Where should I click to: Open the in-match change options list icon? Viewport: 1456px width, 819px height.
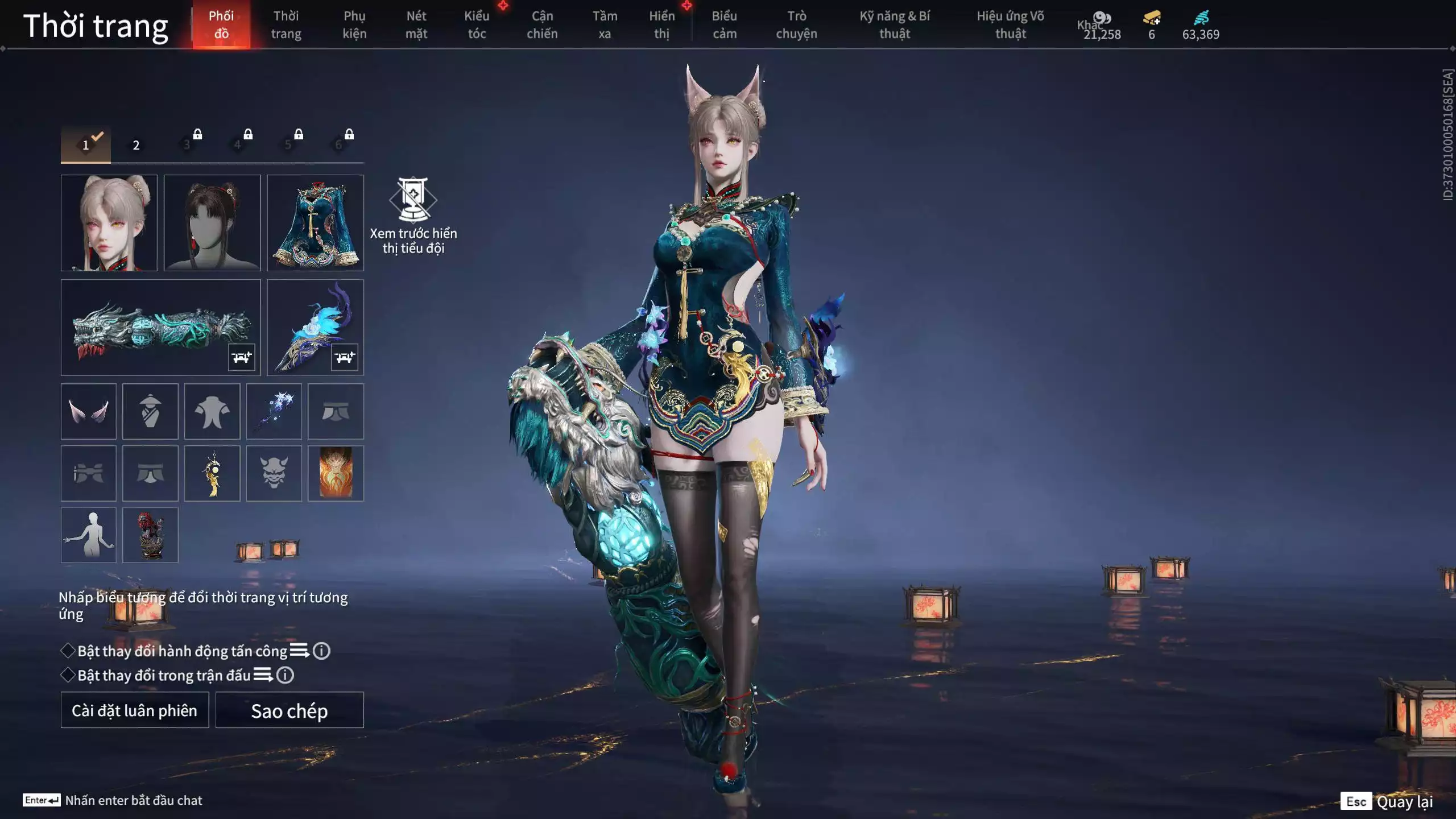coord(262,677)
